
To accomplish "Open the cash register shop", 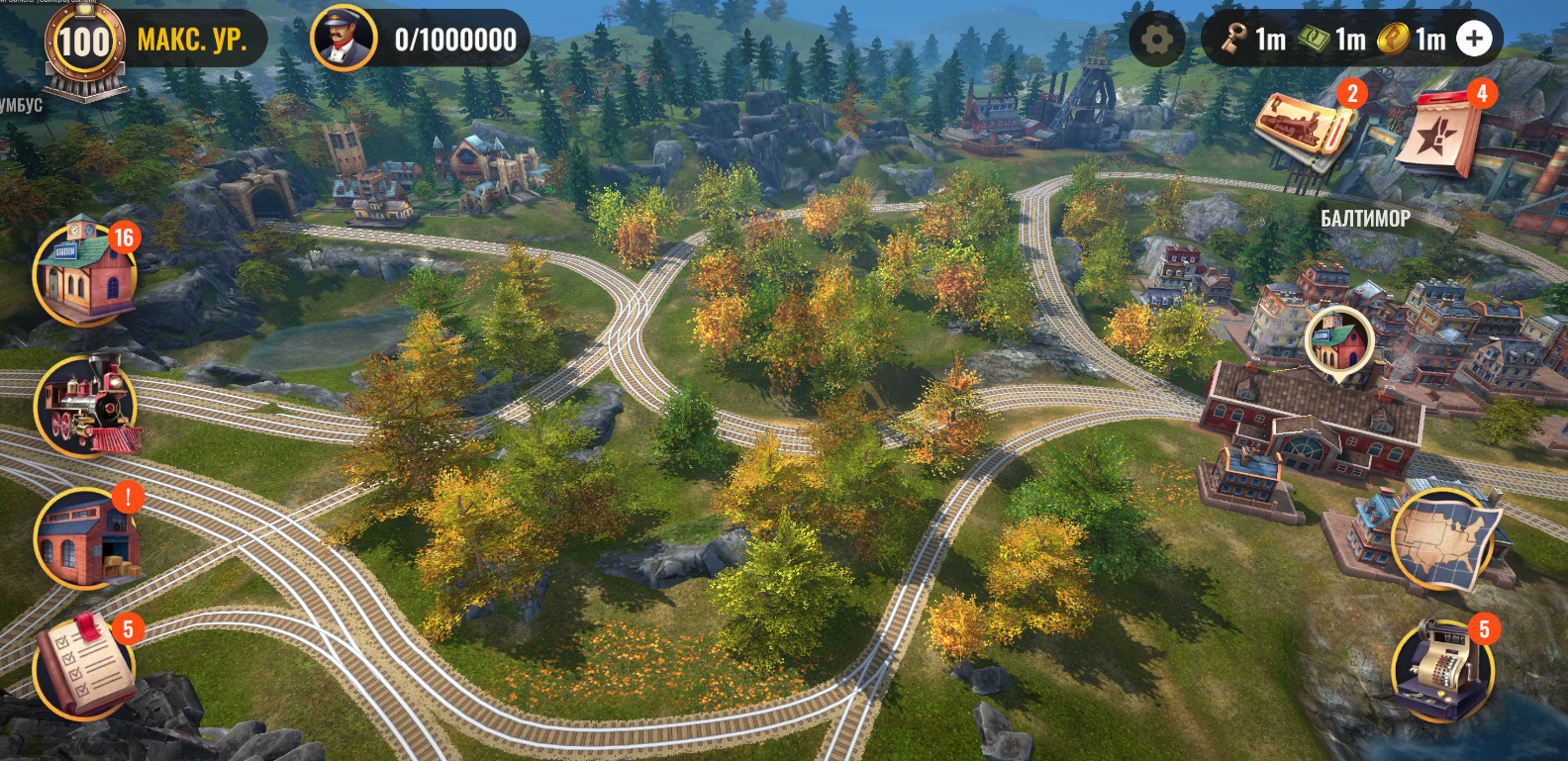I will coord(1440,668).
